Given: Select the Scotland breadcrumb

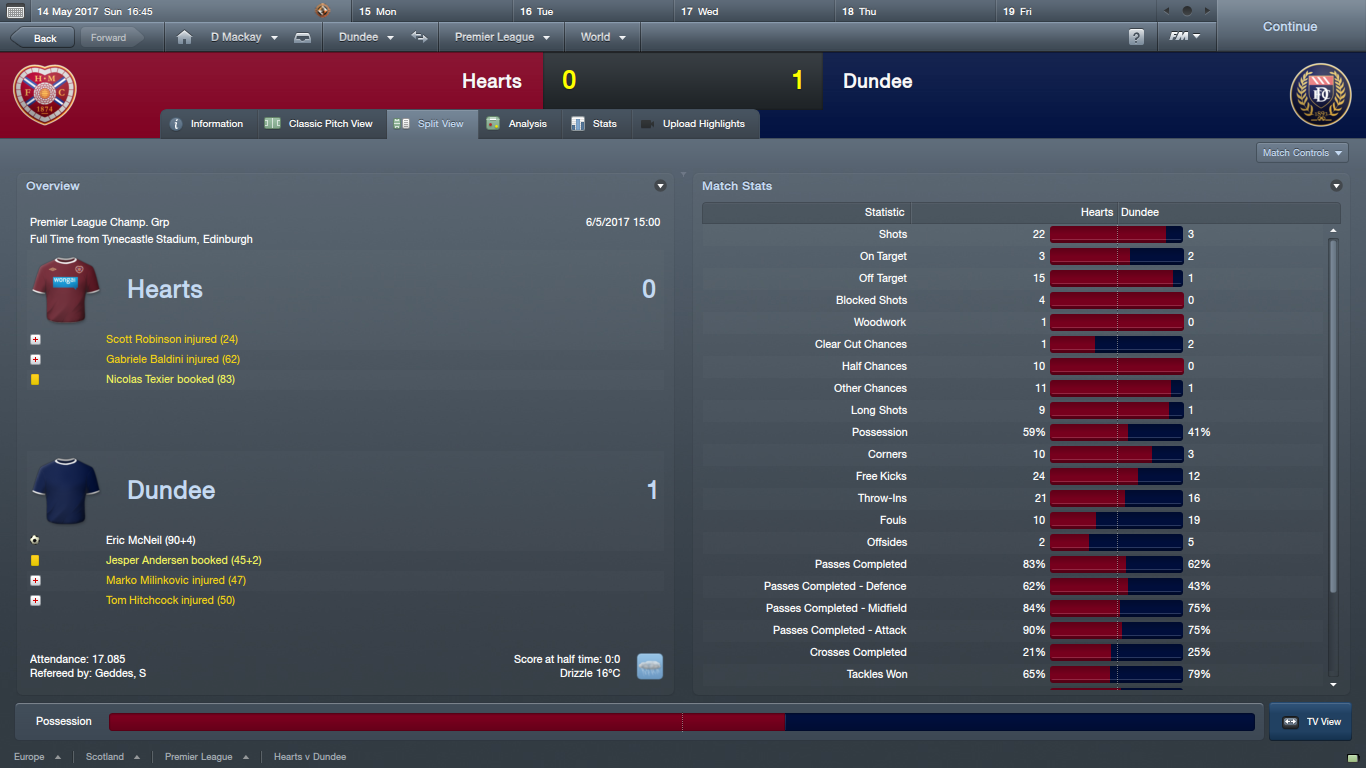Looking at the screenshot, I should pyautogui.click(x=105, y=757).
